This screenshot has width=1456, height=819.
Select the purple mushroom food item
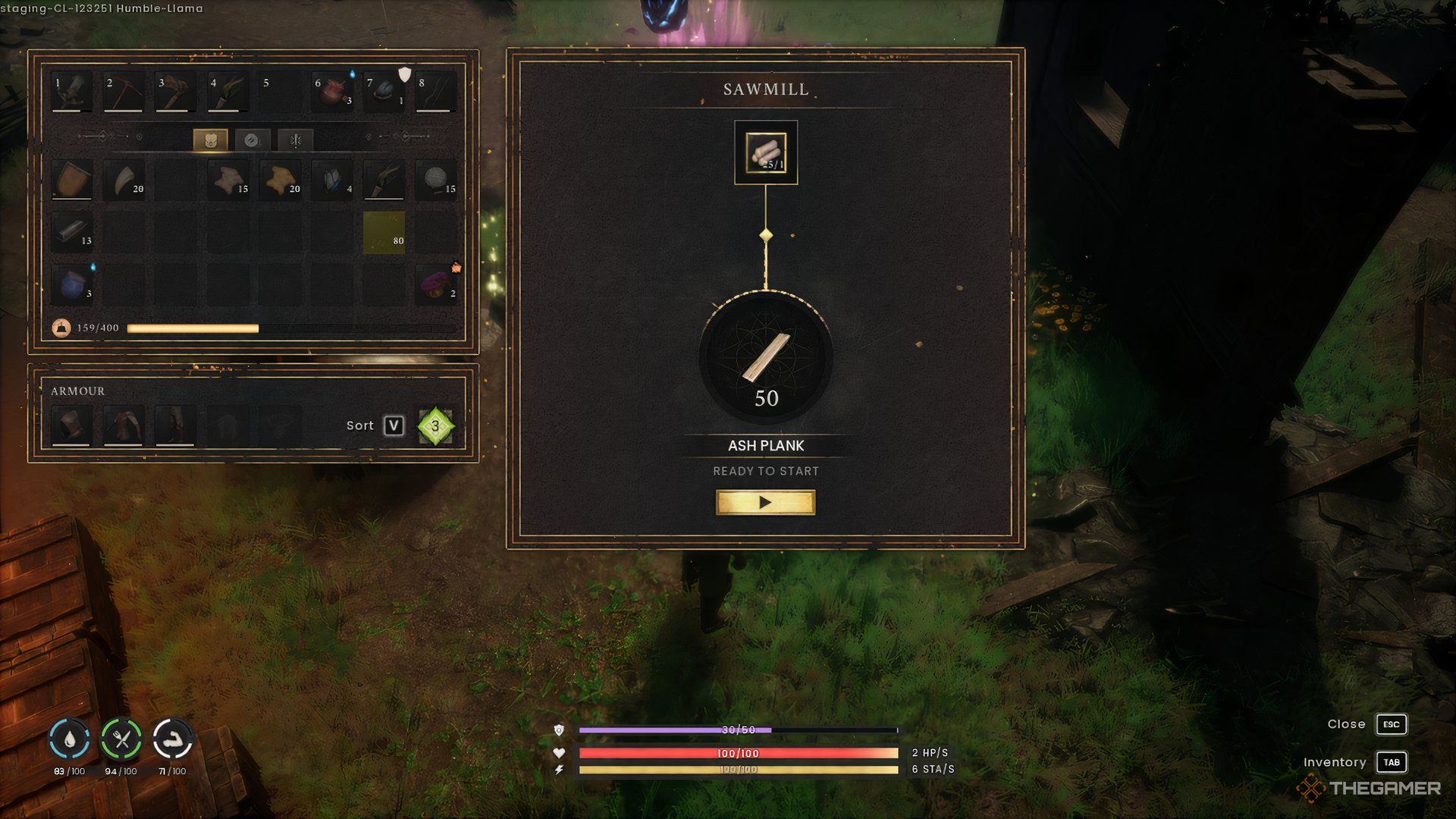(x=437, y=284)
